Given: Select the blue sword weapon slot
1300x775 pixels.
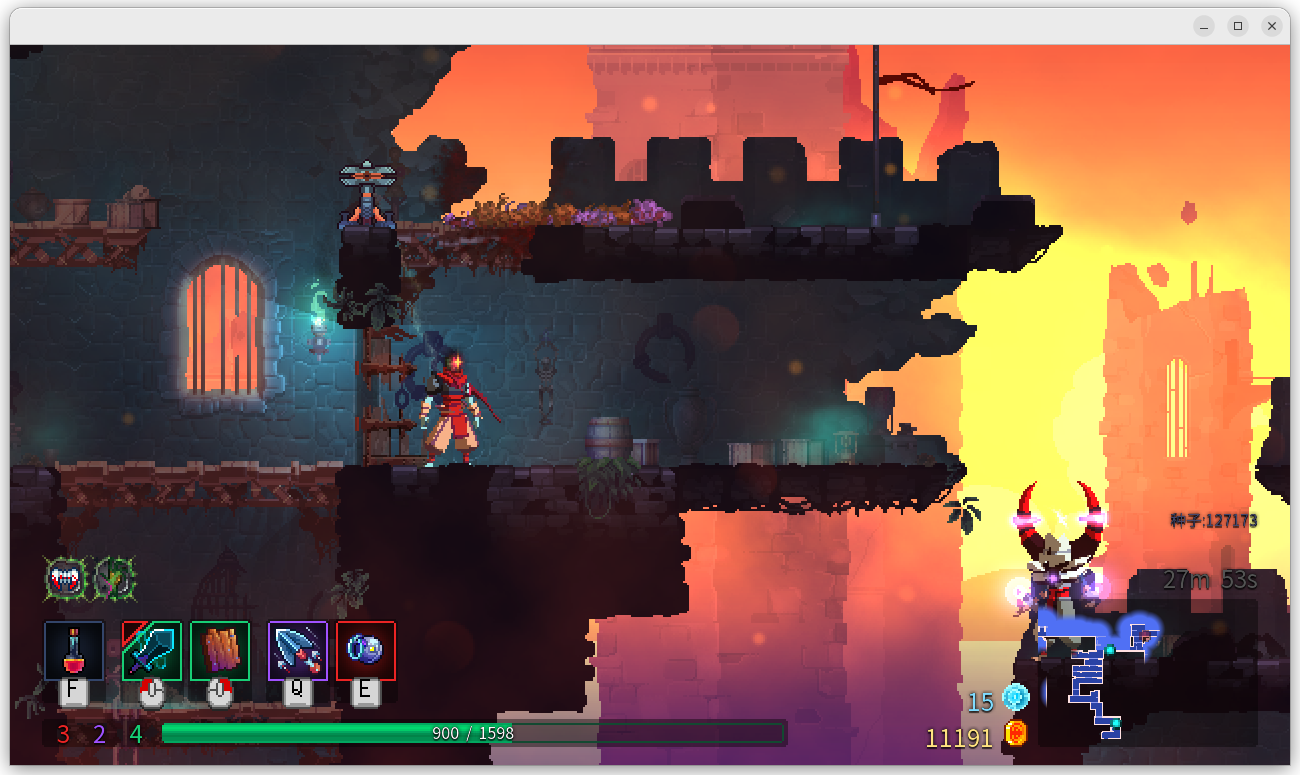Looking at the screenshot, I should [x=151, y=651].
